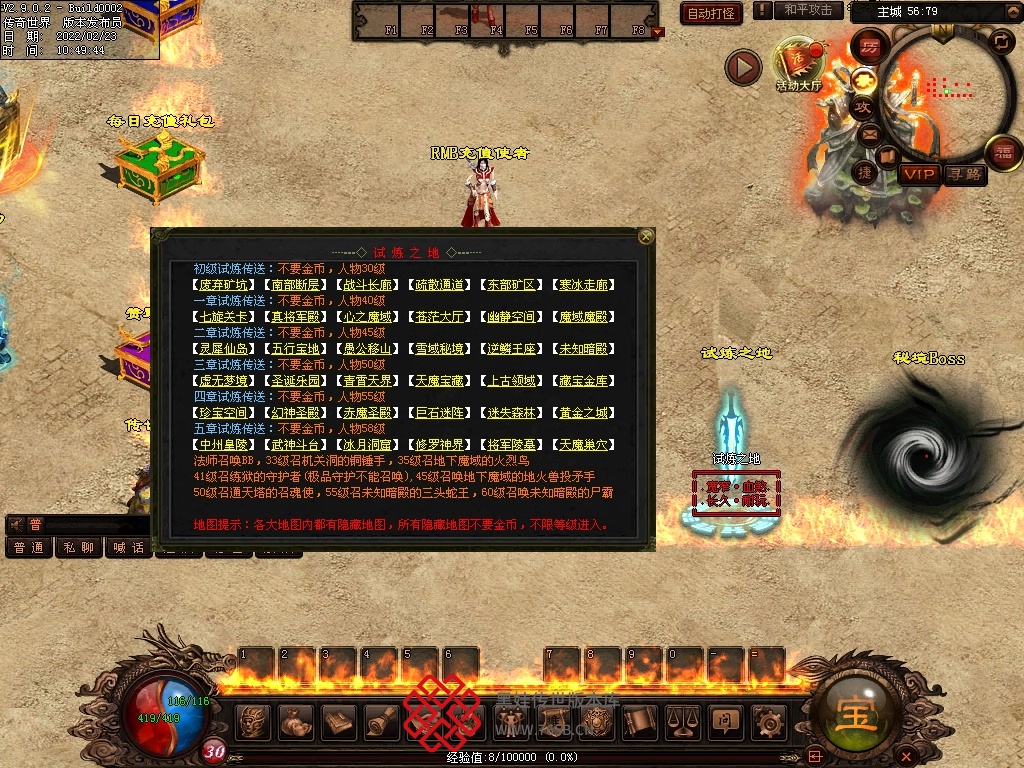
Task: Close the 试炼之地 teleport dialog
Action: pyautogui.click(x=646, y=237)
